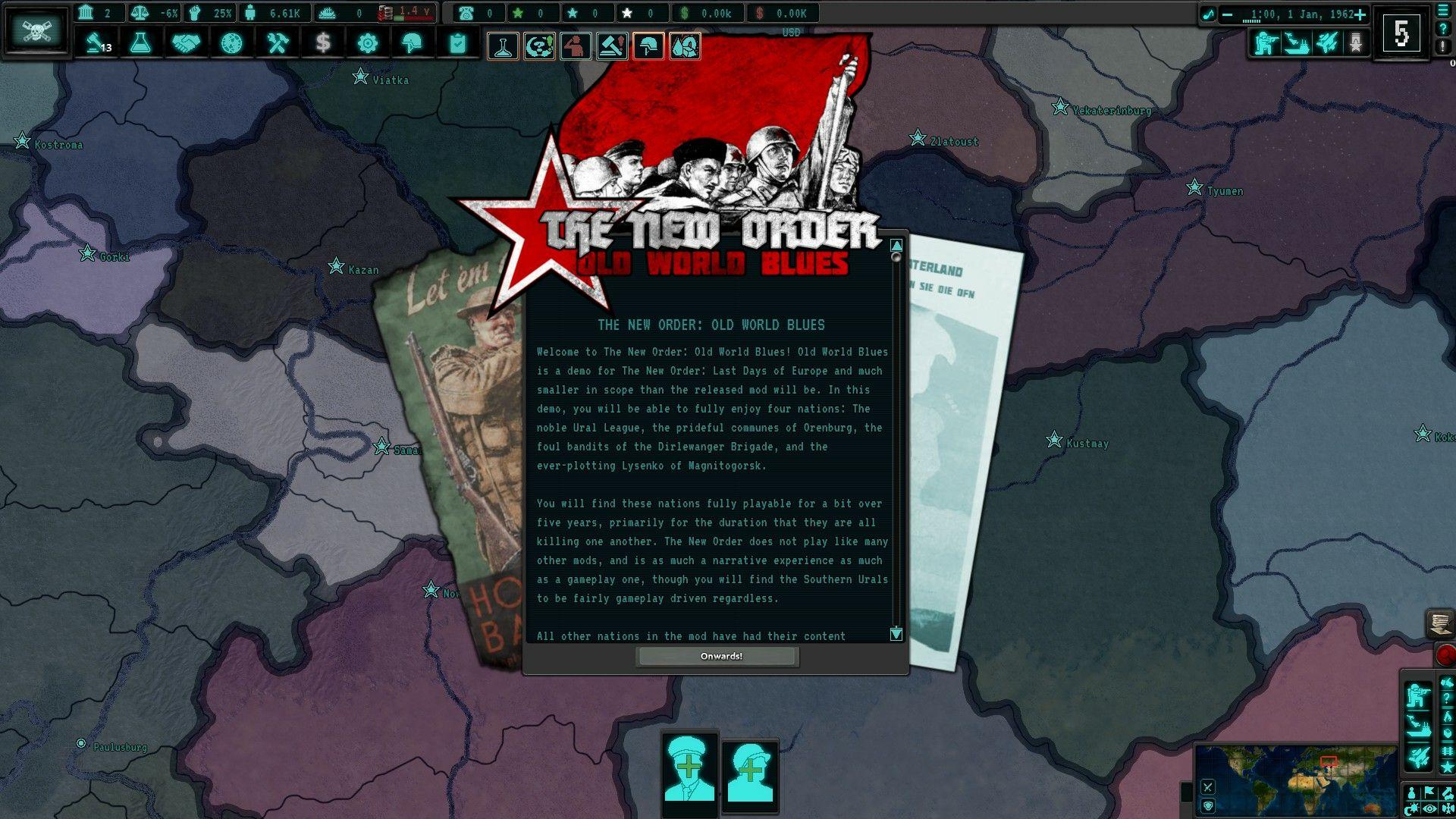This screenshot has height=819, width=1456.
Task: Click the empty research slot alert
Action: [x=503, y=47]
